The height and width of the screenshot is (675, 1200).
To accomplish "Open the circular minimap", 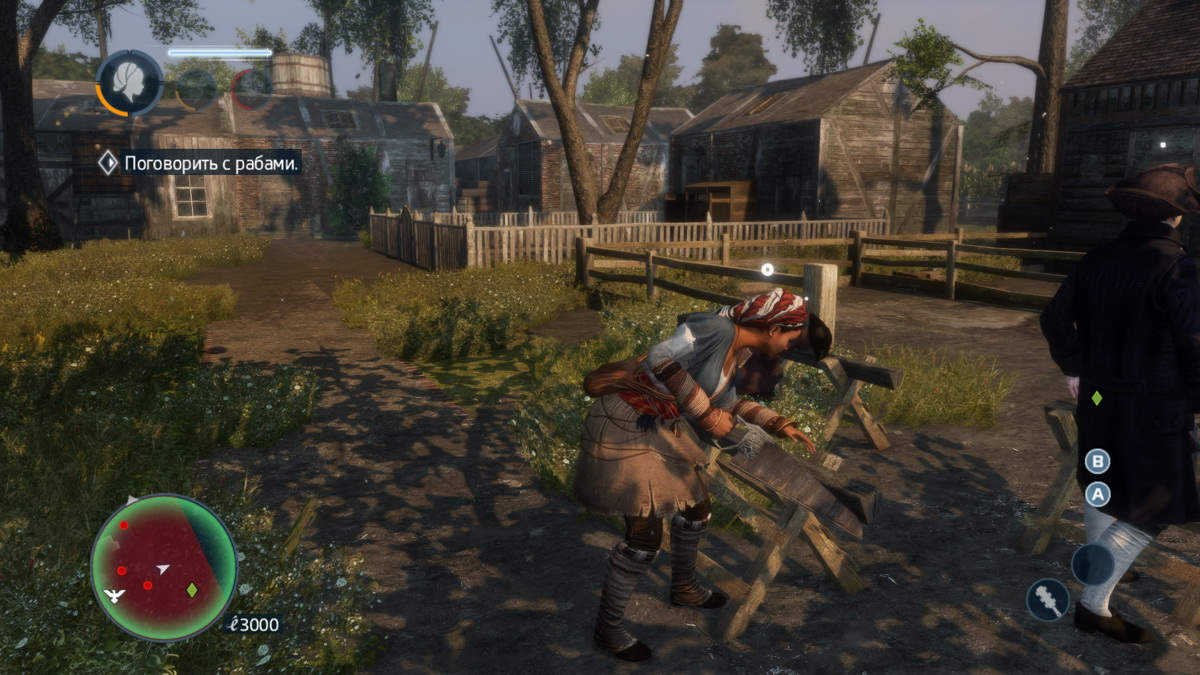I will tap(164, 567).
